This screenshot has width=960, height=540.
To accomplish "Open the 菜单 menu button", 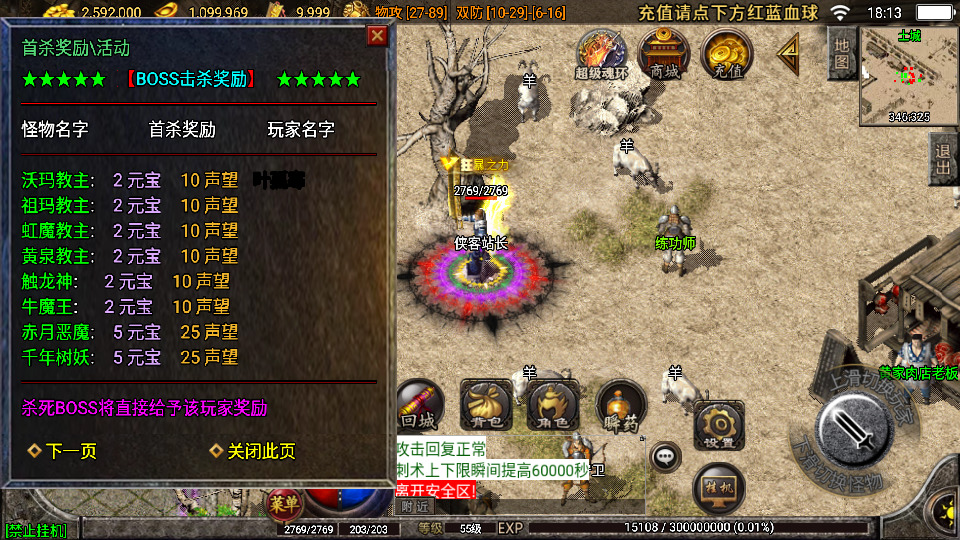I will [283, 504].
